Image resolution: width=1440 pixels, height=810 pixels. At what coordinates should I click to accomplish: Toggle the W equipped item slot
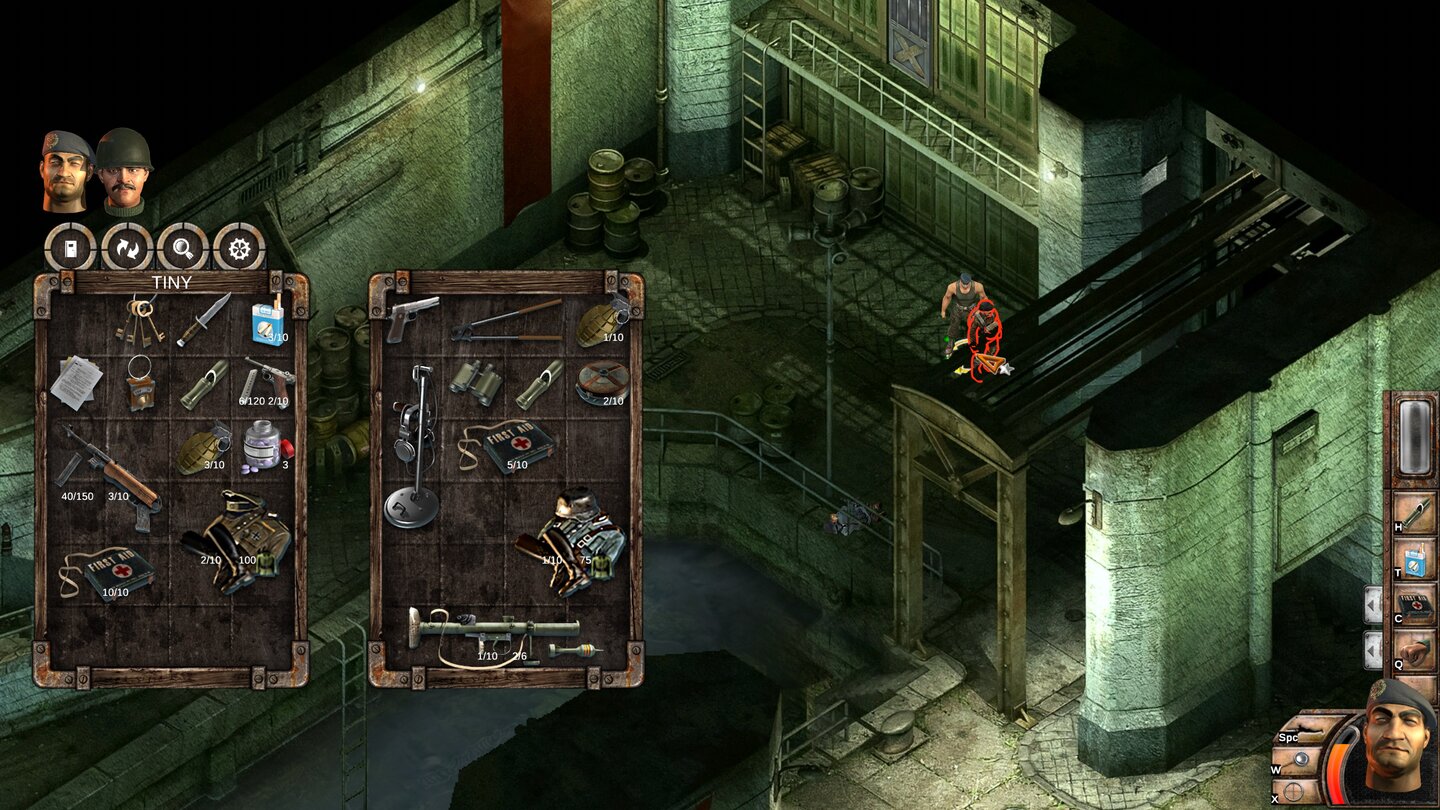[x=1300, y=758]
